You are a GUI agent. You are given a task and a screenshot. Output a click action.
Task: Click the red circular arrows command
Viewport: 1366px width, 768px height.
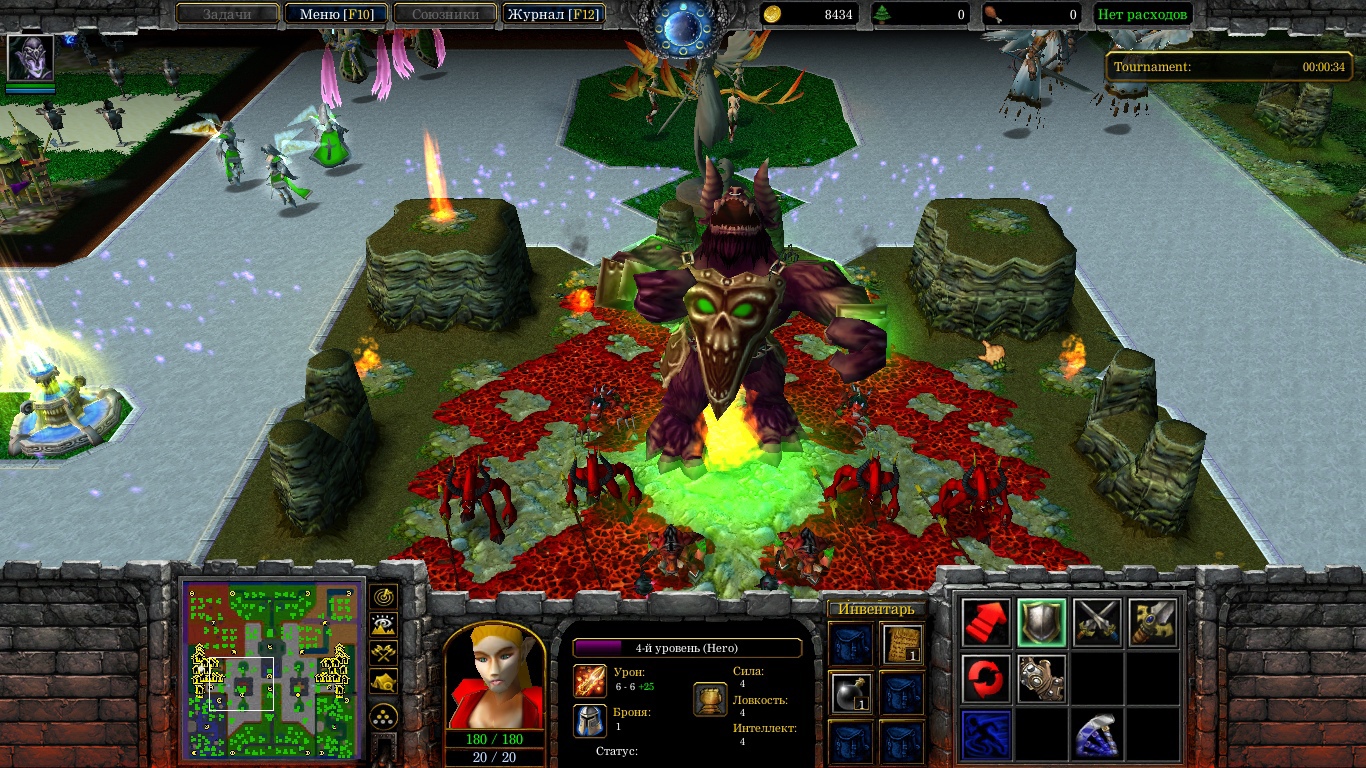(x=986, y=678)
